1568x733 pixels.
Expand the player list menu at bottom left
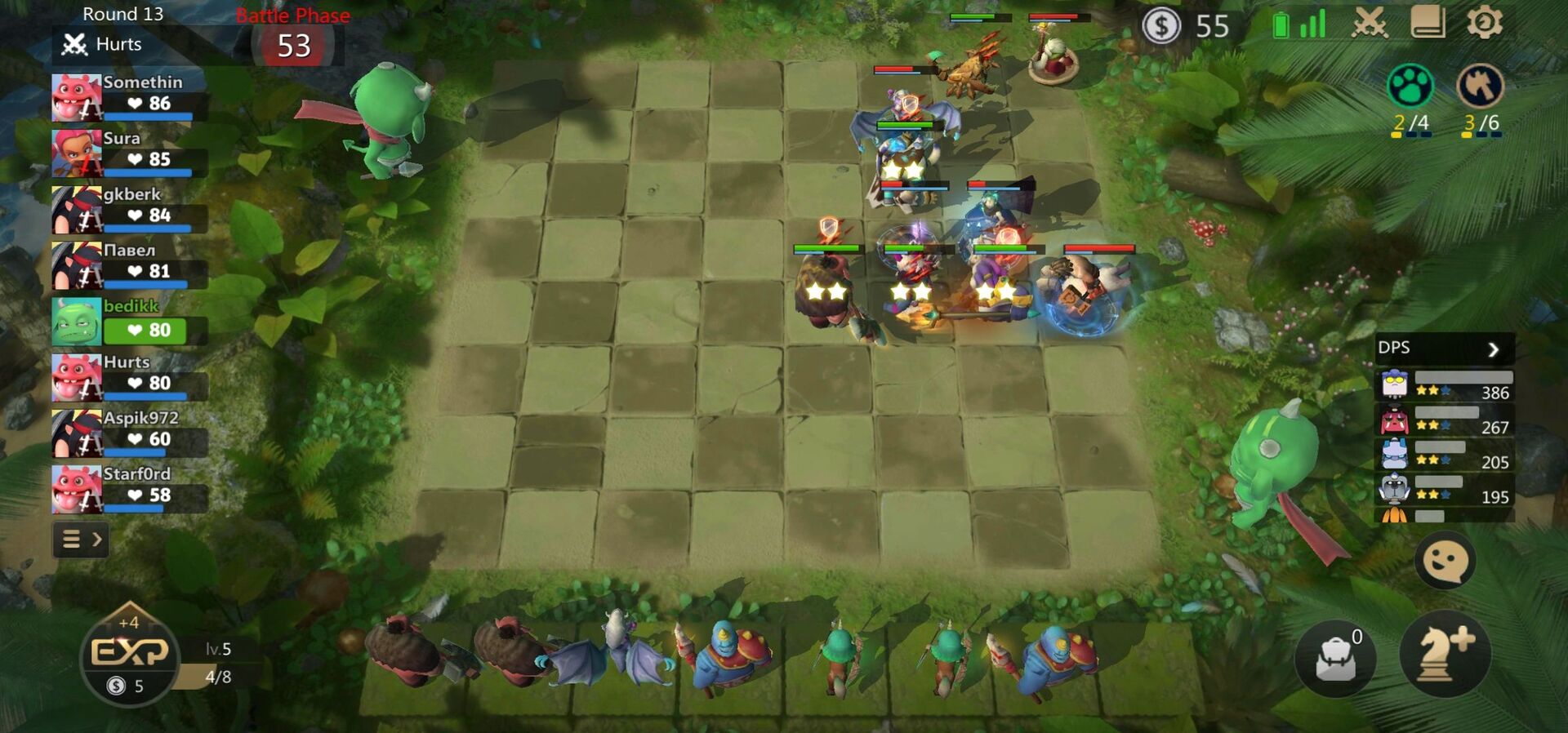pos(79,540)
